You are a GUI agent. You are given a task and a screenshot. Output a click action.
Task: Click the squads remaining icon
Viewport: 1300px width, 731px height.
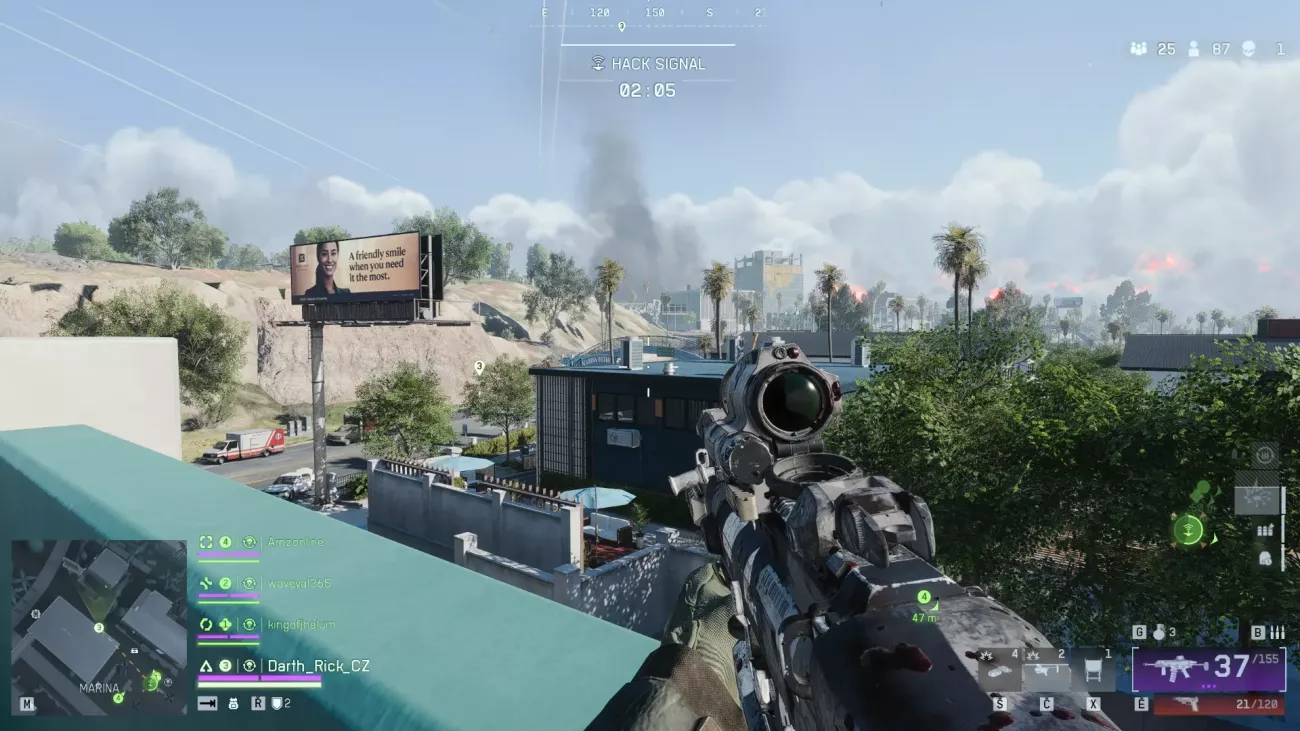click(1138, 48)
